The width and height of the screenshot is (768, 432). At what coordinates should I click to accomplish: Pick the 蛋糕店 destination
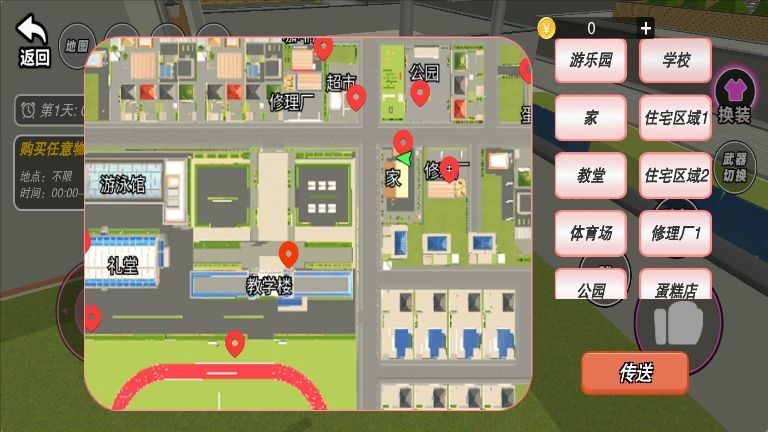click(x=676, y=285)
